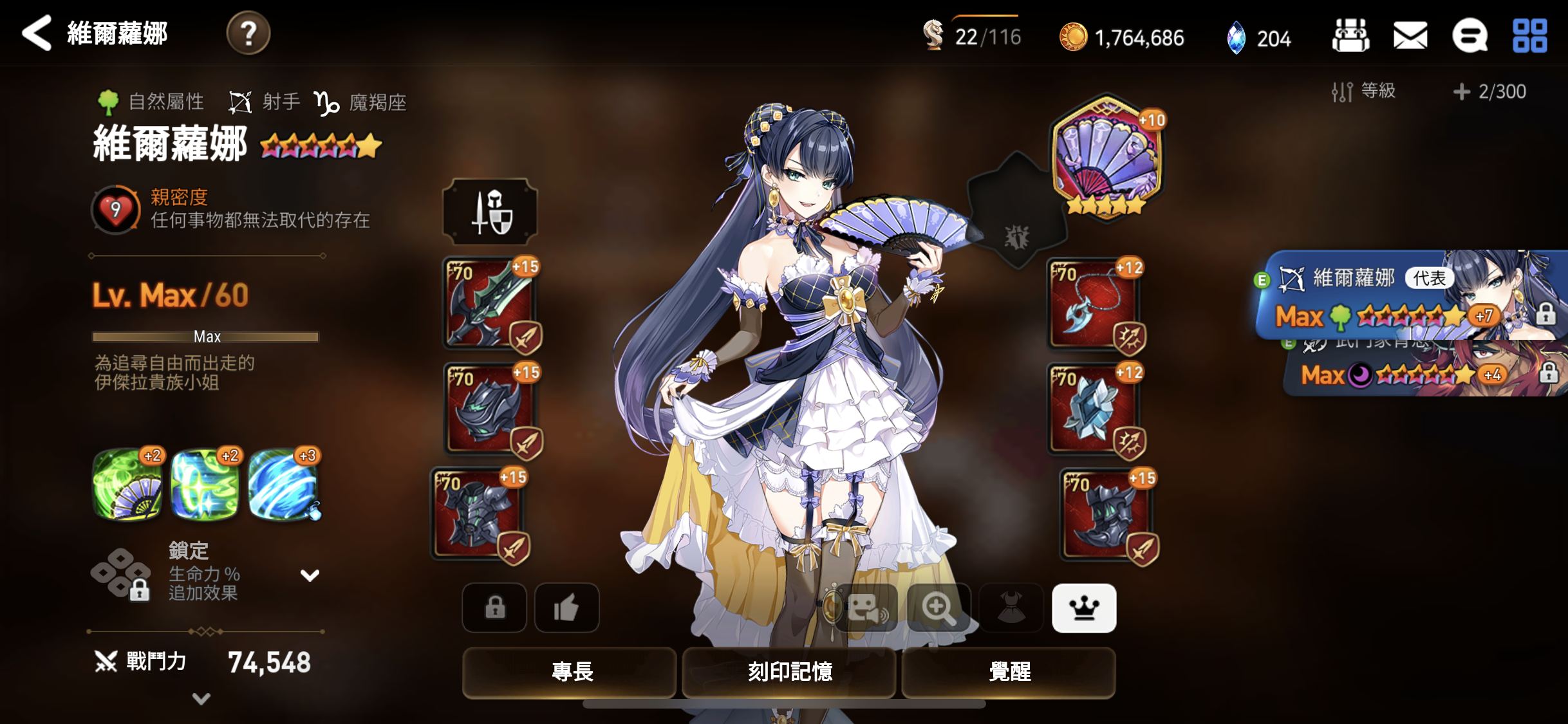Open the mail inbox icon

click(1410, 35)
